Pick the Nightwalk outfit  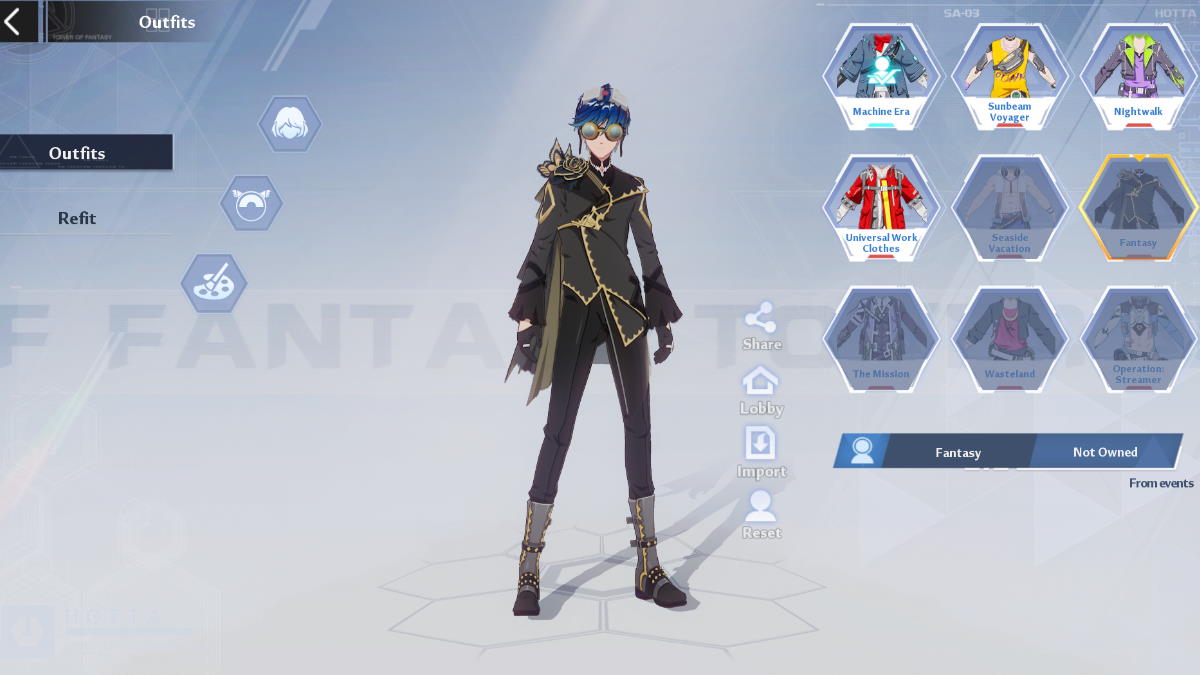click(1138, 77)
